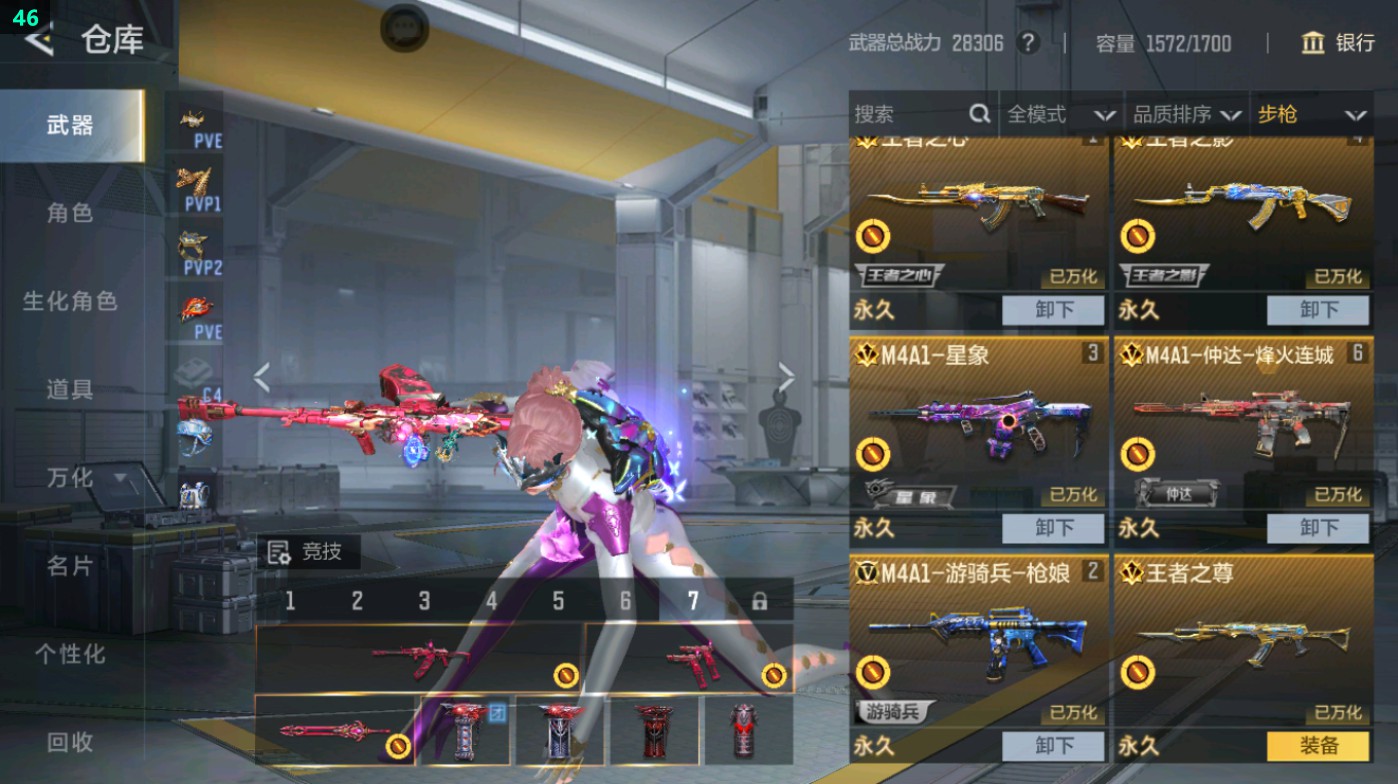Select the 道具 category

pos(70,389)
